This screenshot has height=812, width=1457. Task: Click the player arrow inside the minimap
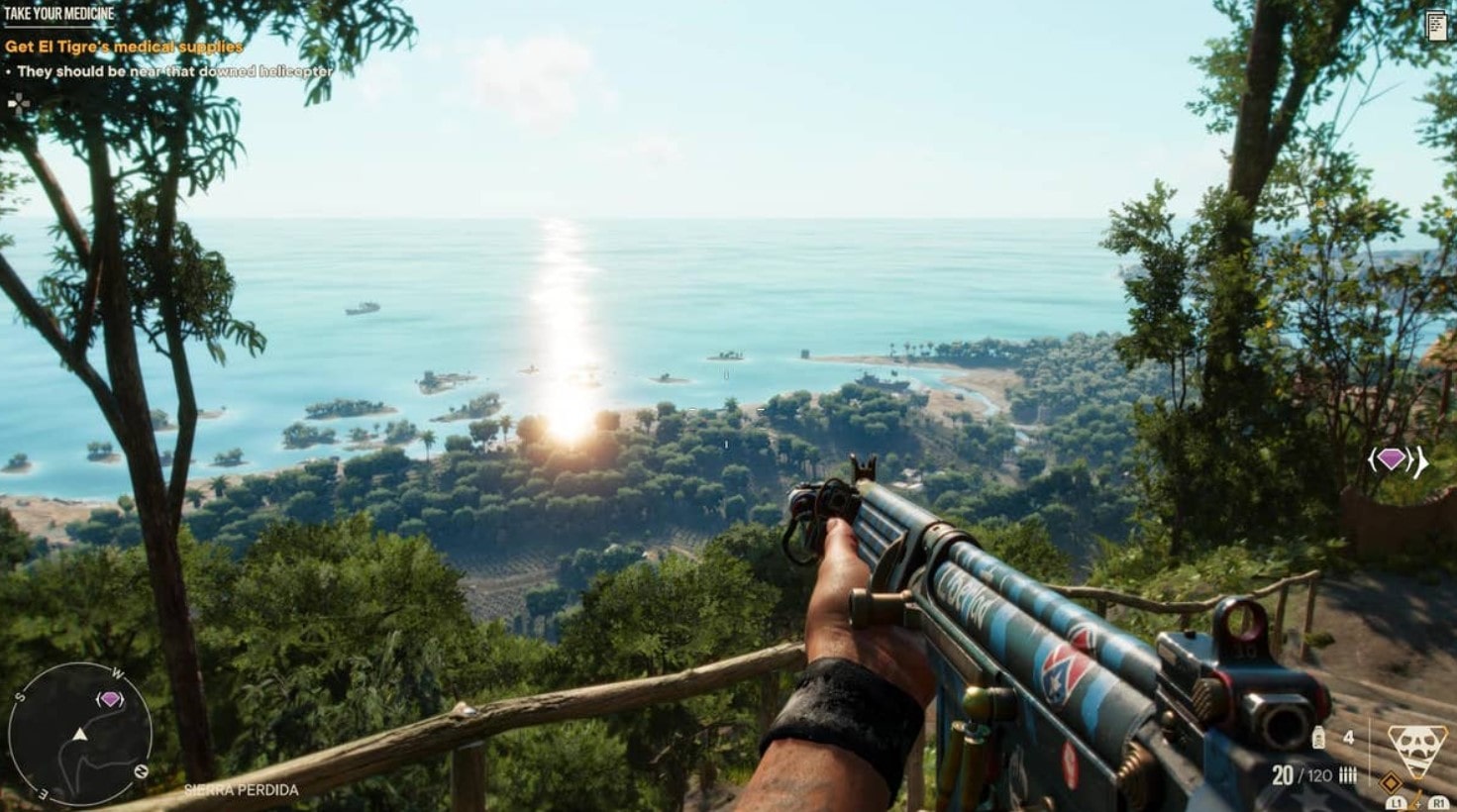pyautogui.click(x=79, y=736)
